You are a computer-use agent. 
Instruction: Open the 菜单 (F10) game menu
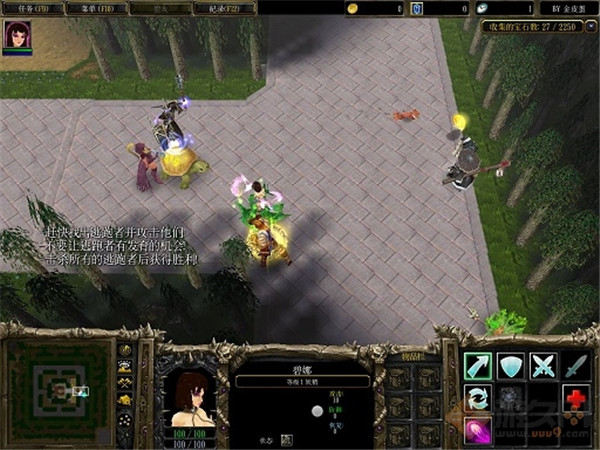(99, 8)
